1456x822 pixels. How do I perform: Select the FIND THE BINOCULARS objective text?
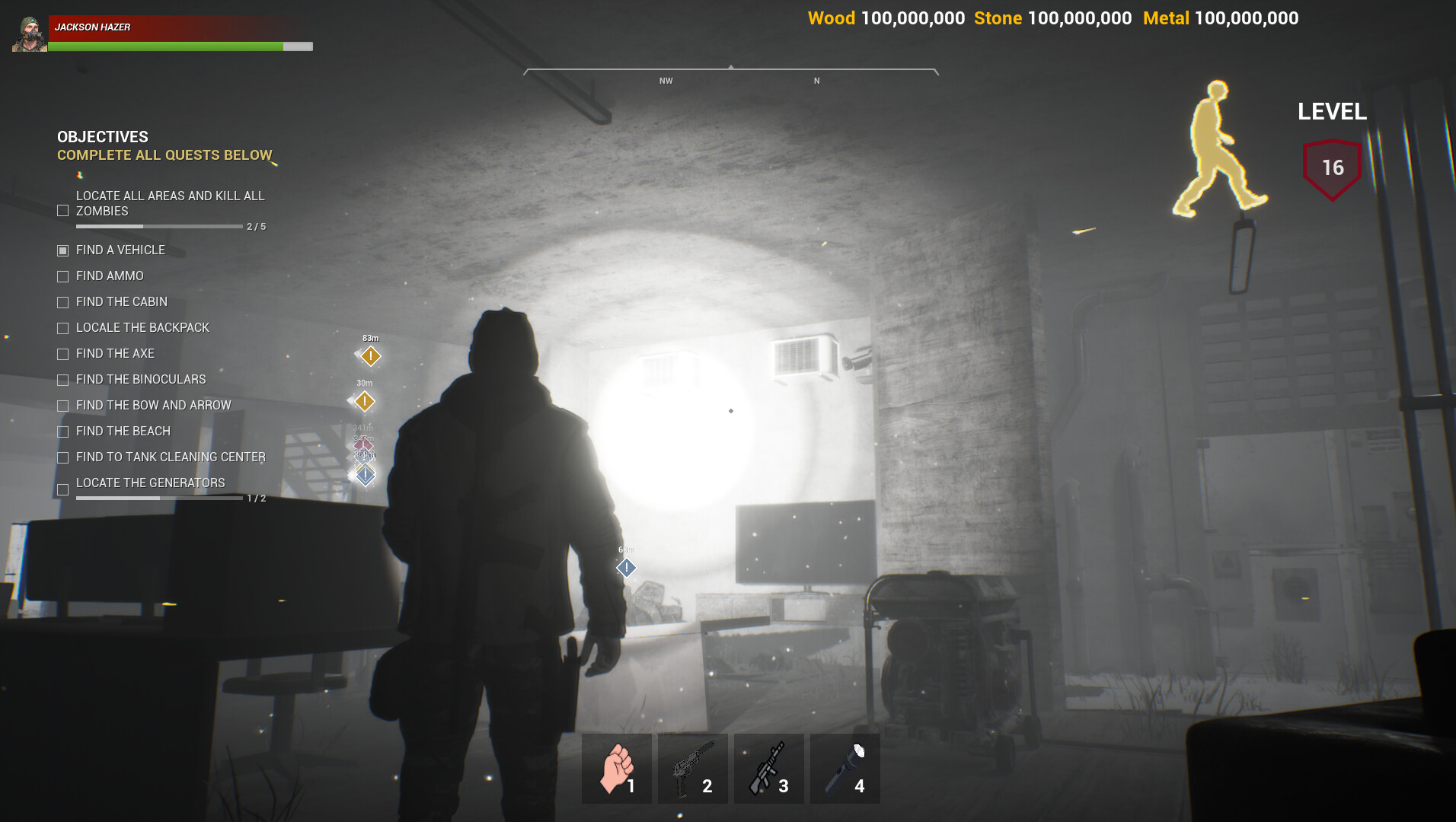pos(140,379)
